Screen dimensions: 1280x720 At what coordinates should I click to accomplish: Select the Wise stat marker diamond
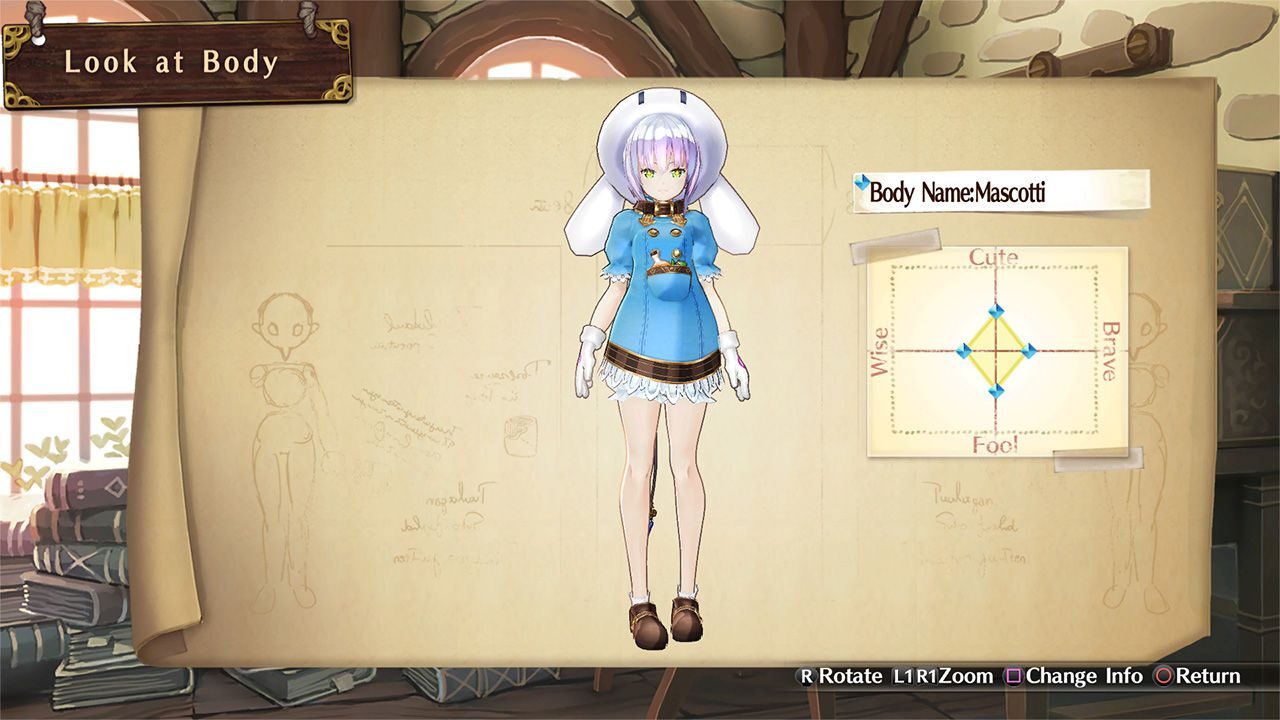(x=965, y=349)
